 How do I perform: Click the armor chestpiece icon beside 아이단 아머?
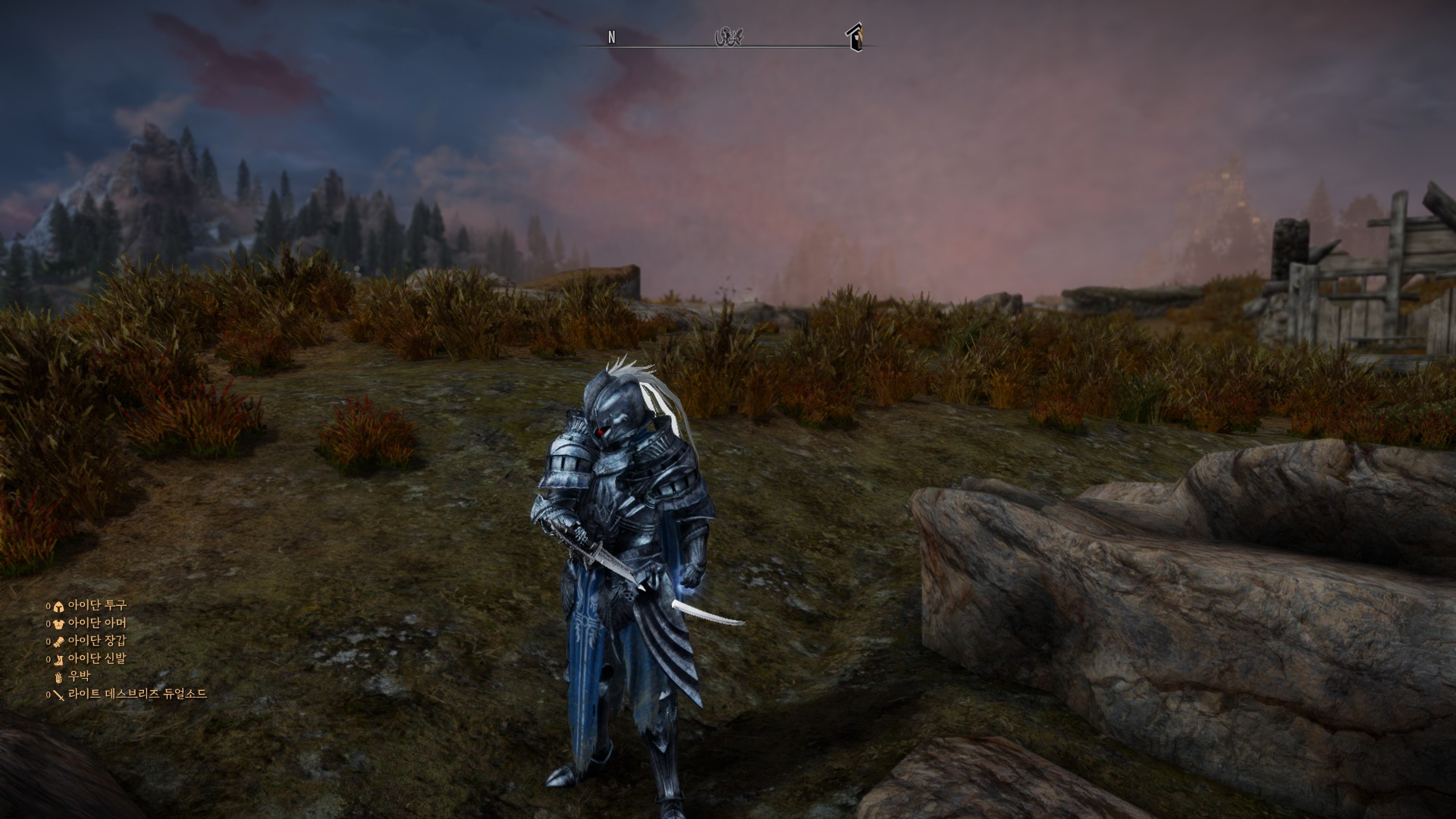click(x=58, y=623)
